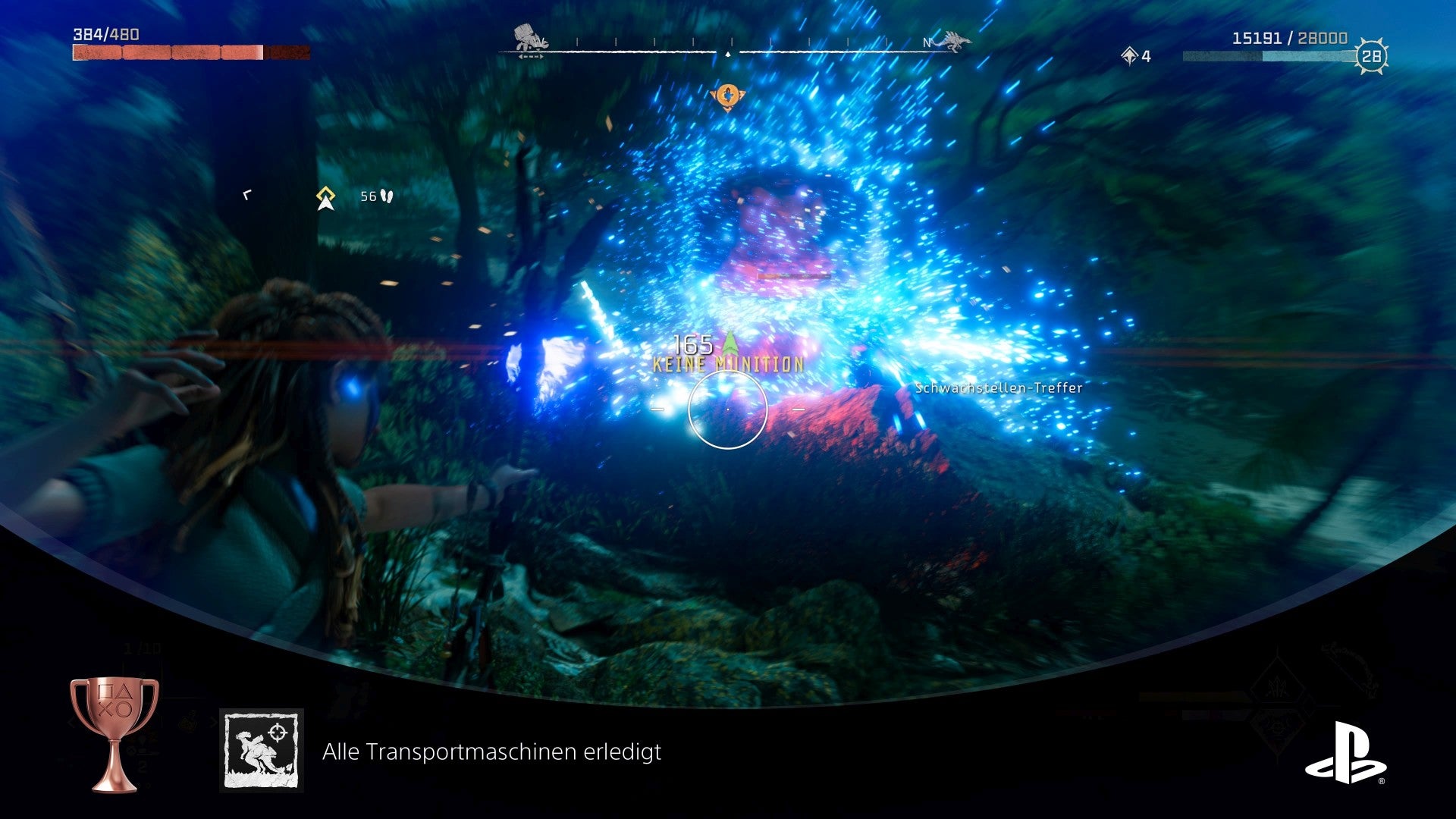Image resolution: width=1456 pixels, height=819 pixels.
Task: Open the Alle Transportmaschinen erledigt trophy notification
Action: click(492, 754)
